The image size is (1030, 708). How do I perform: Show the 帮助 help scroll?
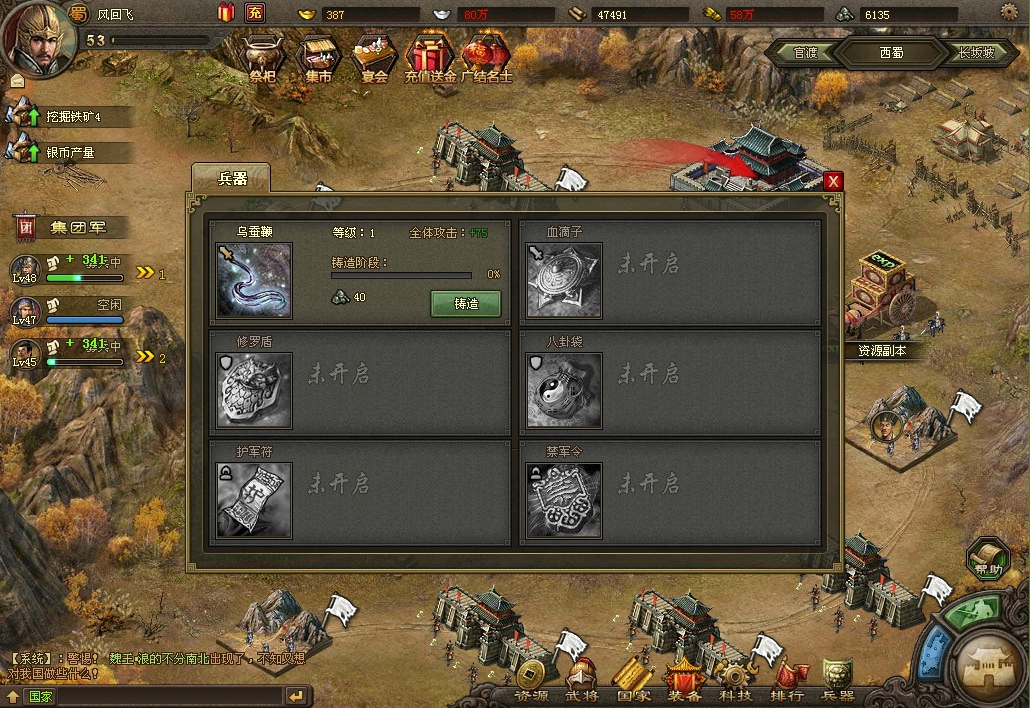pyautogui.click(x=988, y=559)
